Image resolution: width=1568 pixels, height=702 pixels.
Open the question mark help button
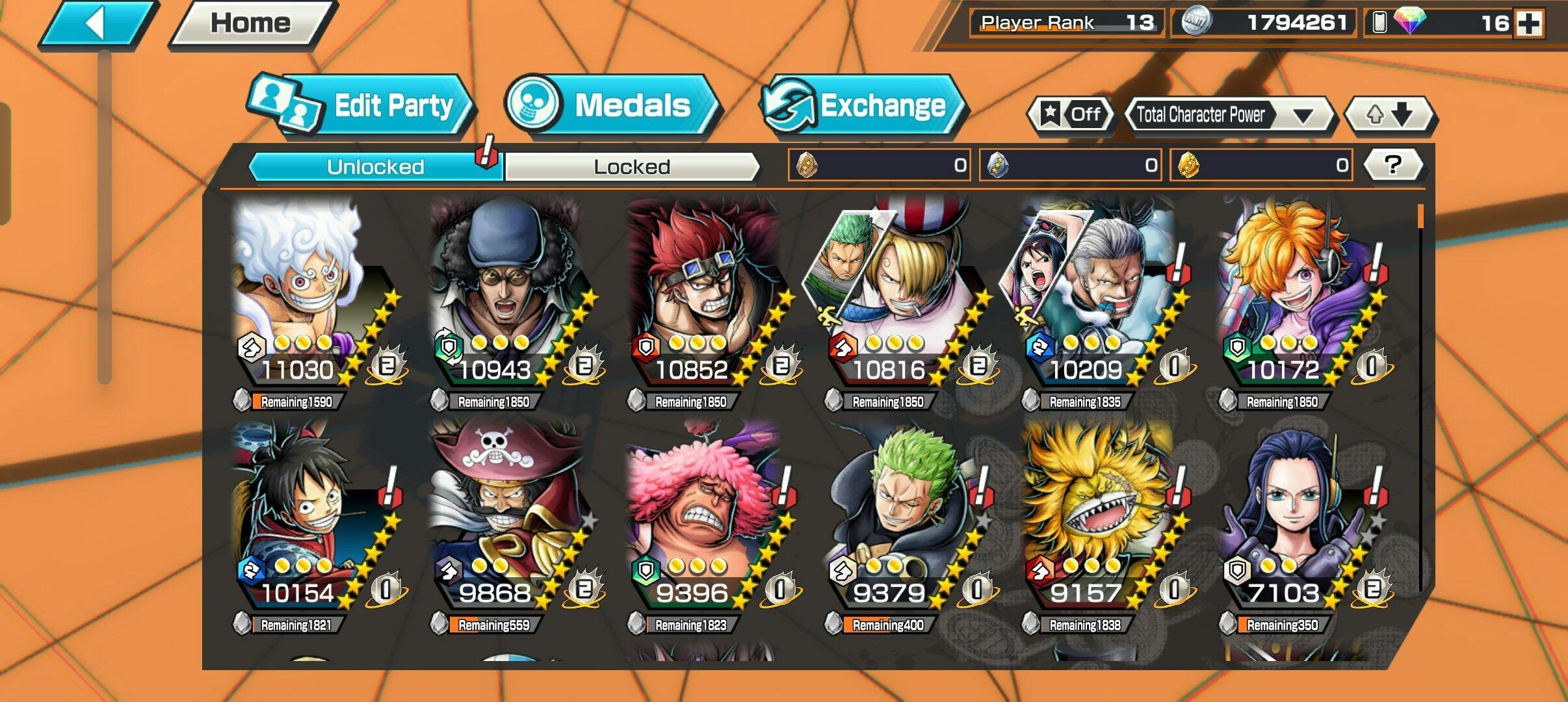[x=1392, y=165]
